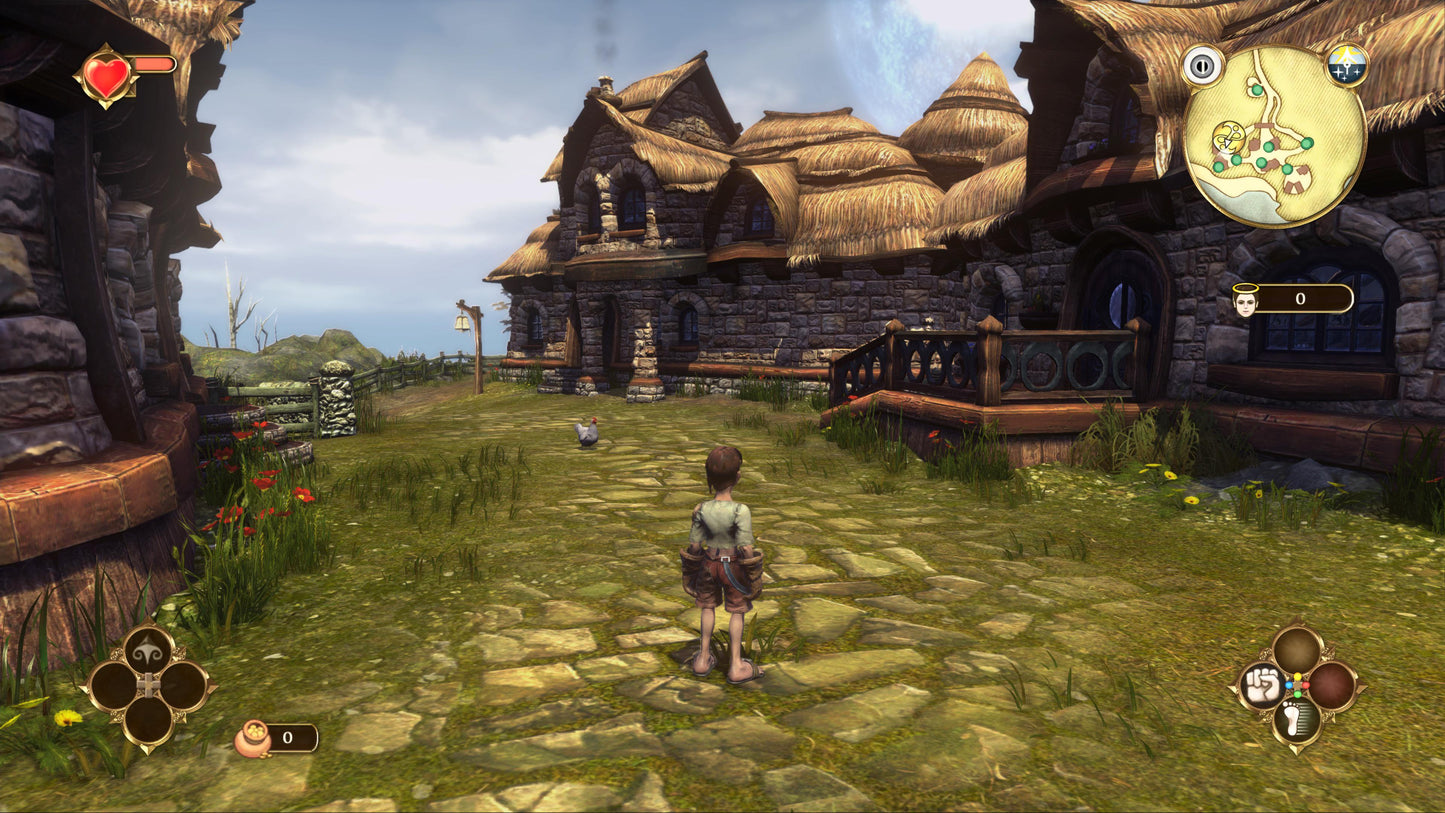Click the sun and stars time-of-day icon
Viewport: 1445px width, 813px height.
point(1346,65)
